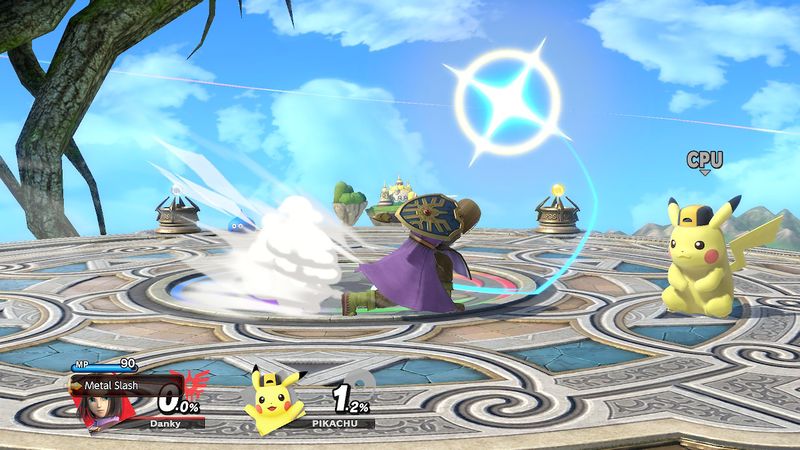Click the CPU player tag marker

(x=704, y=160)
